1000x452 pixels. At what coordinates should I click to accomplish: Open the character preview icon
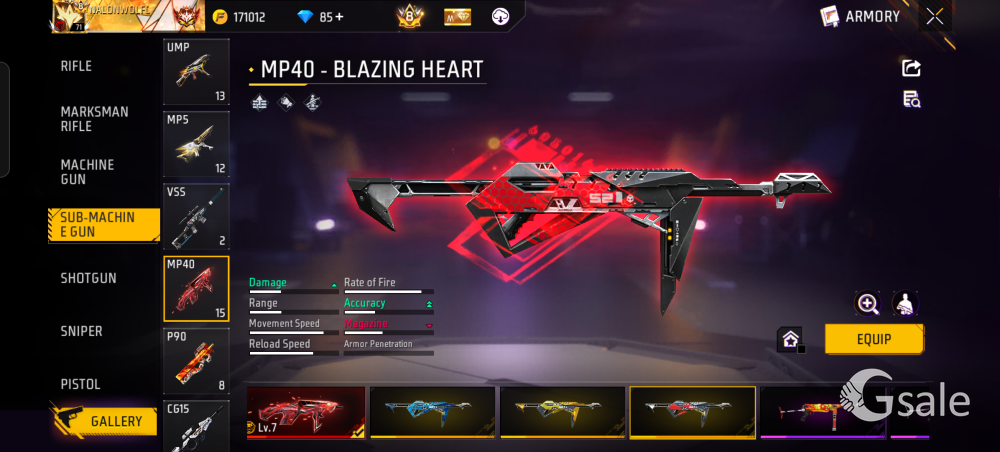tap(905, 304)
